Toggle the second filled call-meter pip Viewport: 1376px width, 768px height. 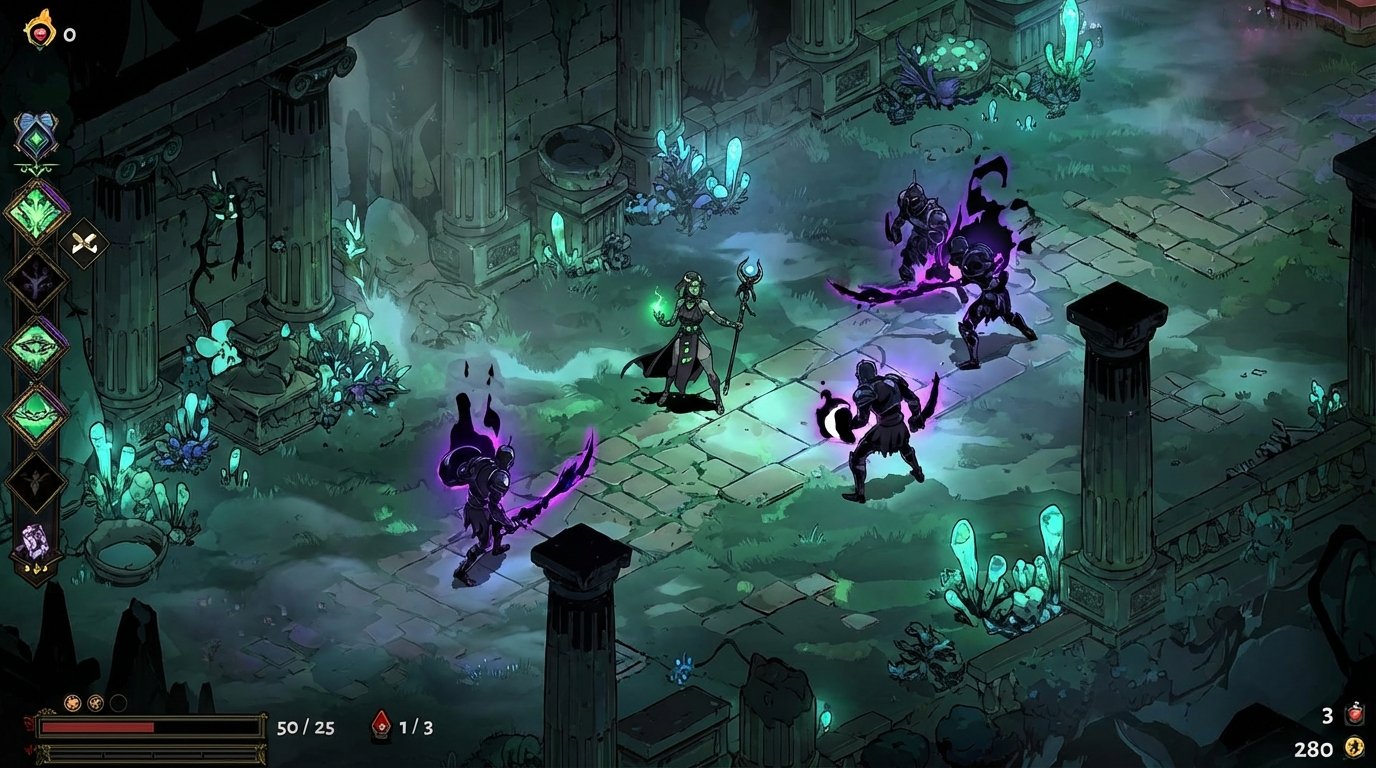95,702
